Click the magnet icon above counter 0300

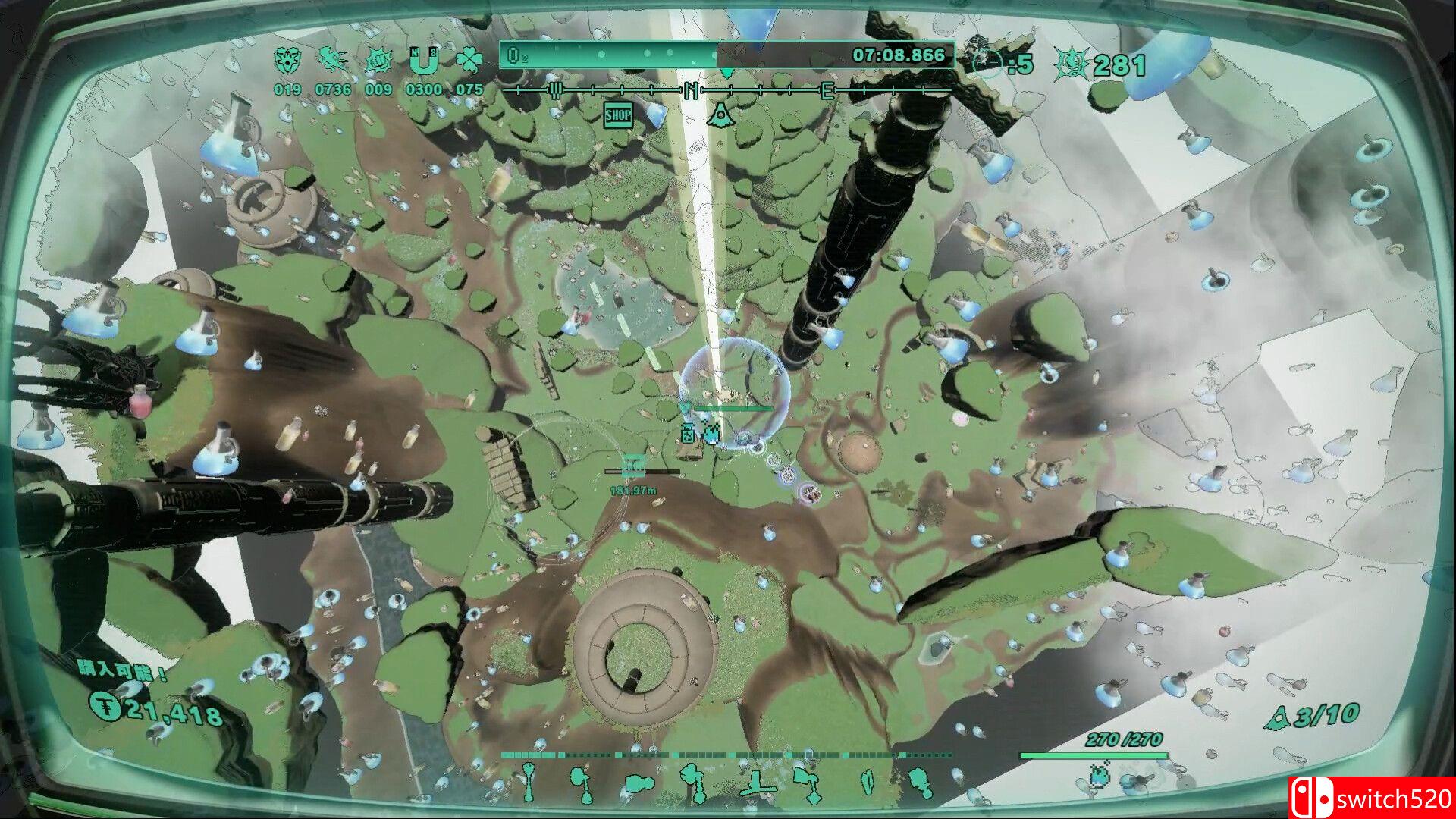pyautogui.click(x=424, y=59)
